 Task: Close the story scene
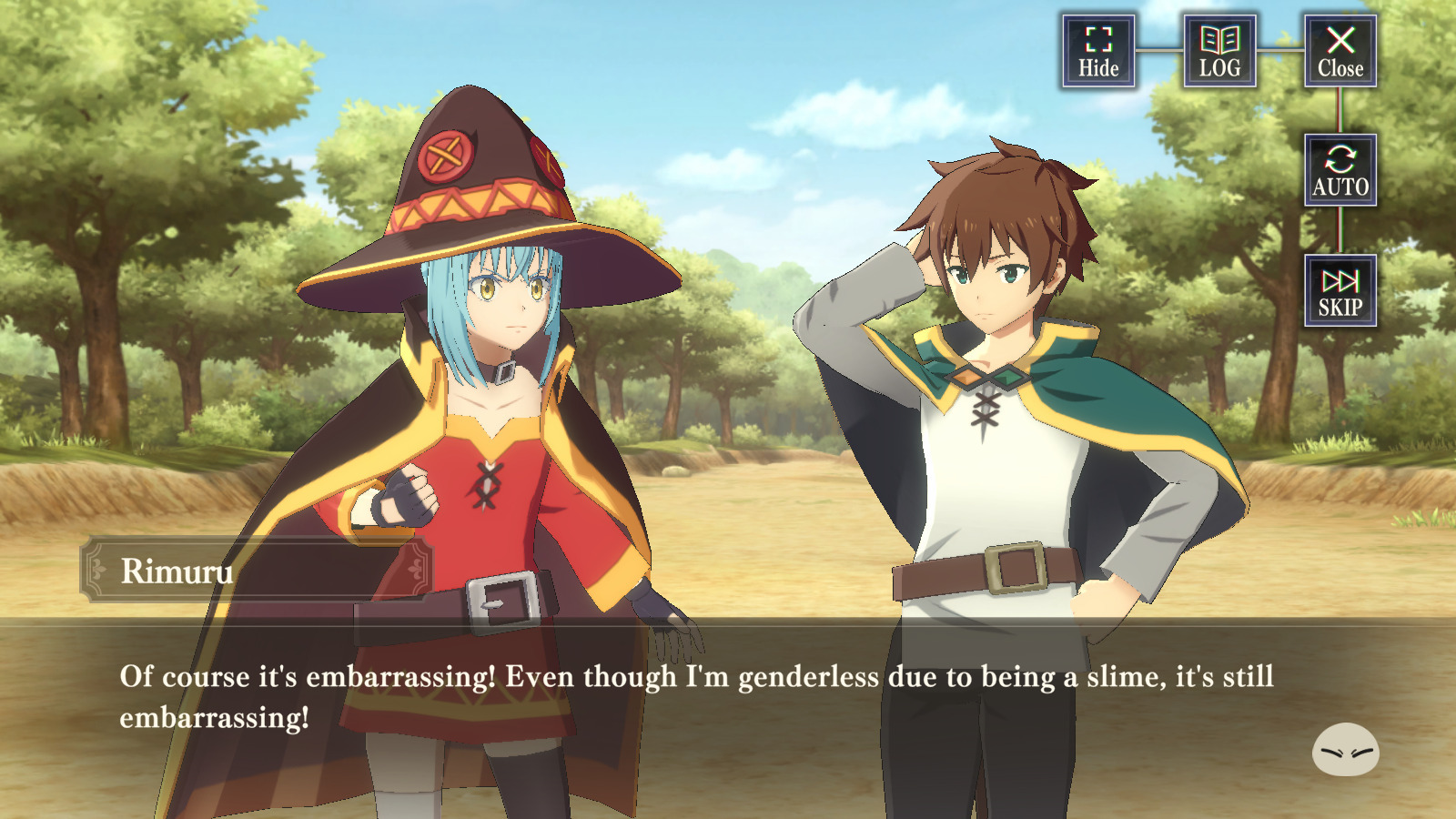pyautogui.click(x=1340, y=51)
